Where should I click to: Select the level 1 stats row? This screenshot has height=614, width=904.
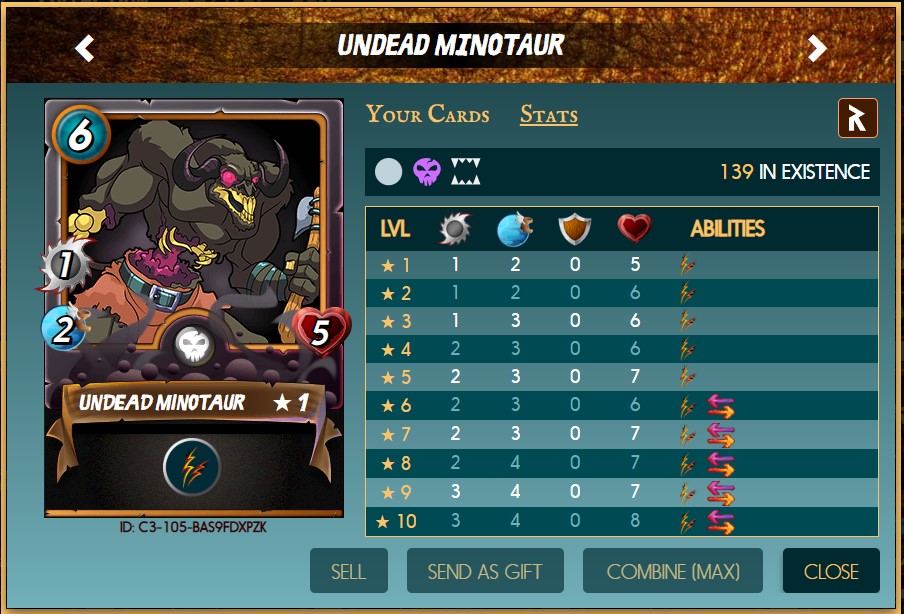[621, 266]
